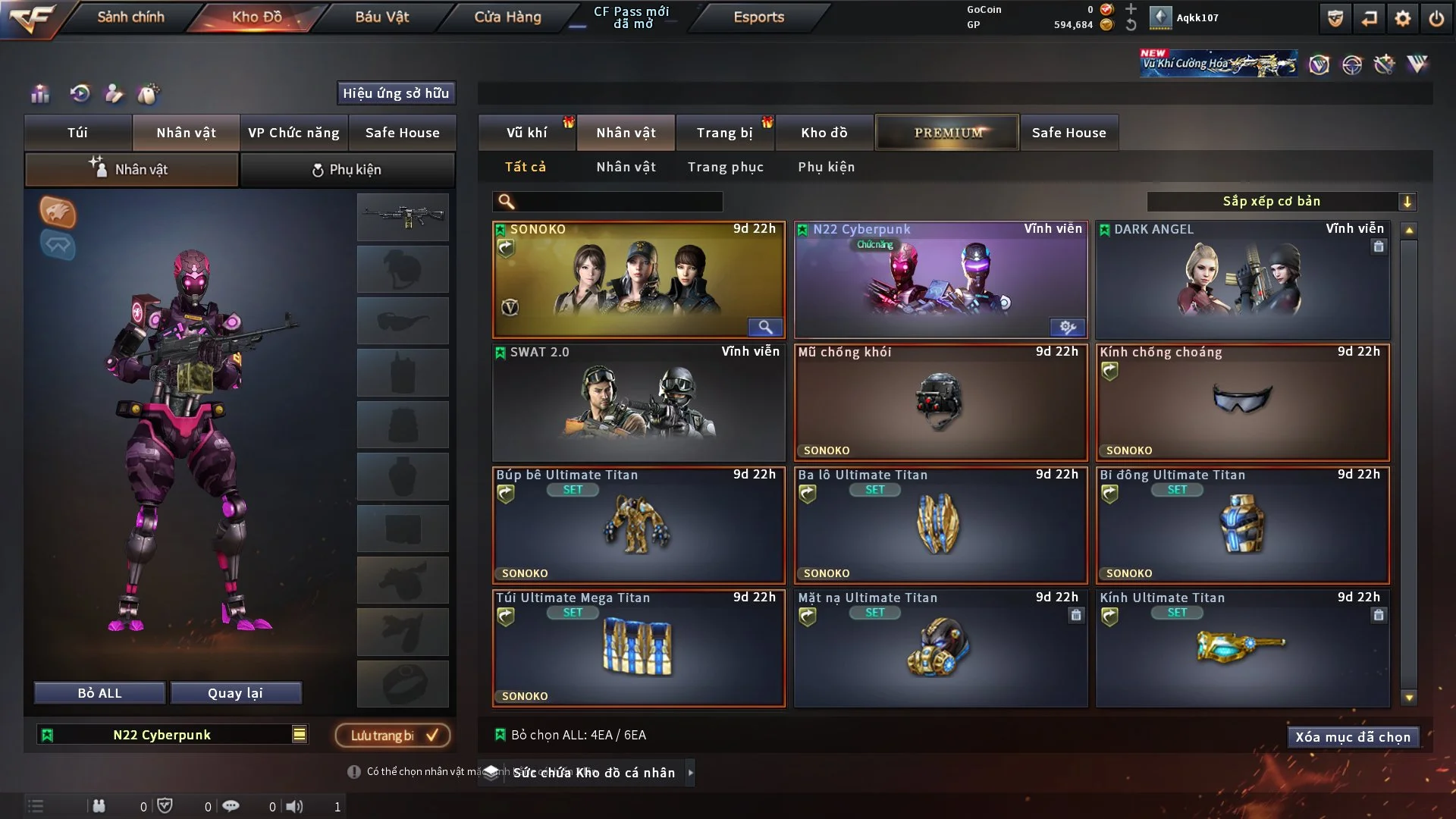The image size is (1456, 819).
Task: Open the Esports menu
Action: (758, 17)
